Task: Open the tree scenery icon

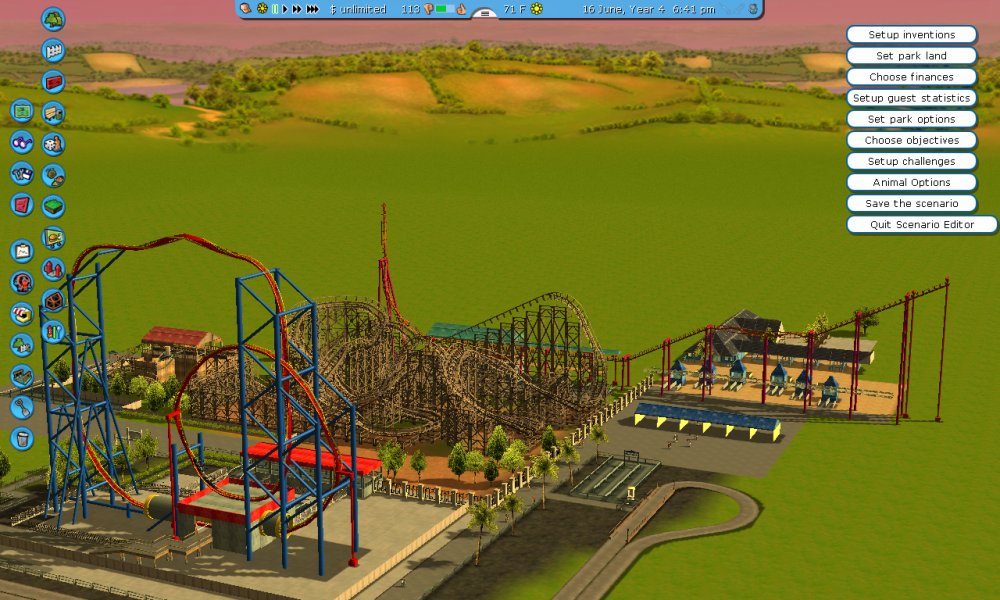Action: point(53,19)
